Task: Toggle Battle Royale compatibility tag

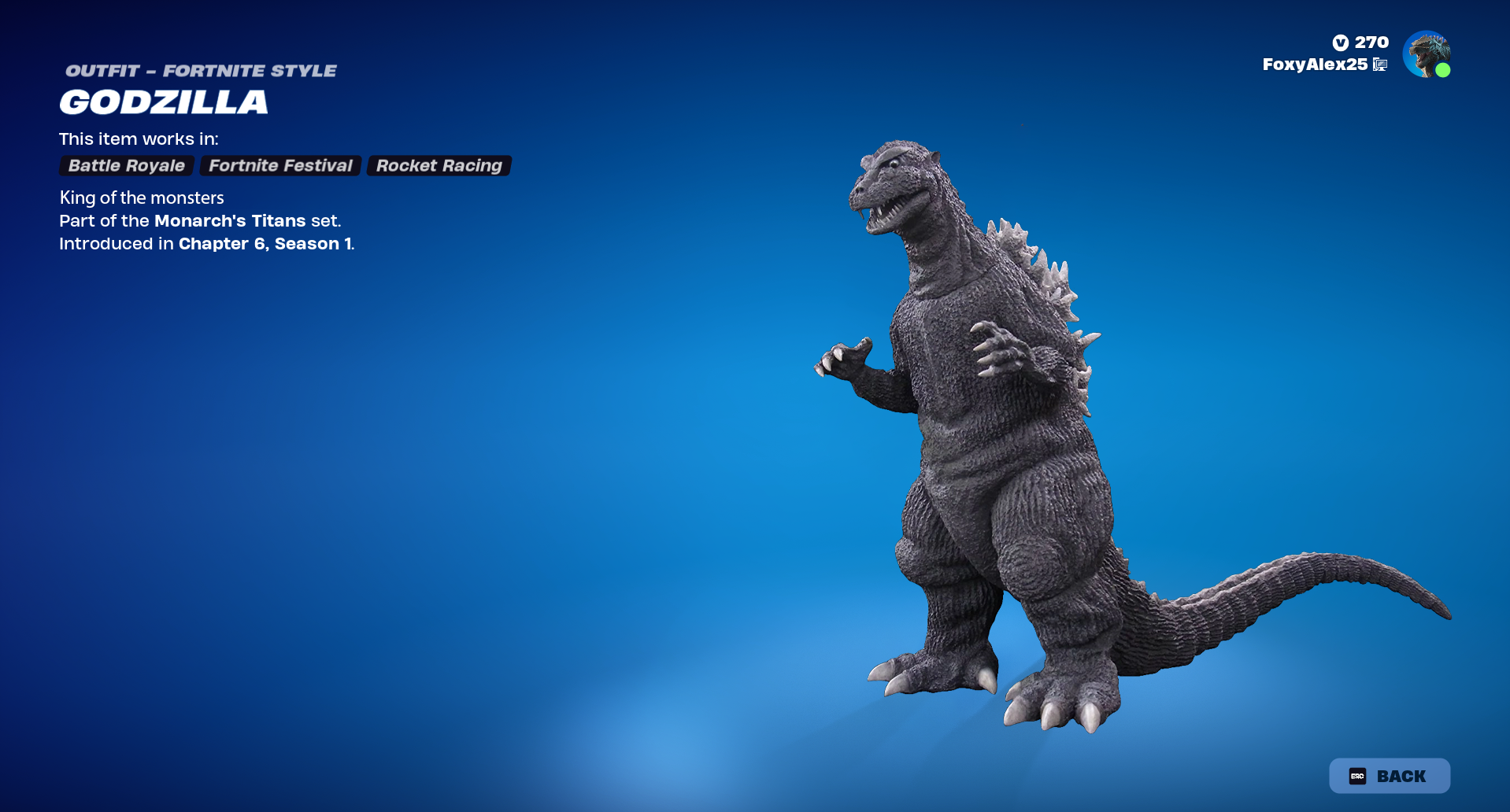Action: click(x=125, y=165)
